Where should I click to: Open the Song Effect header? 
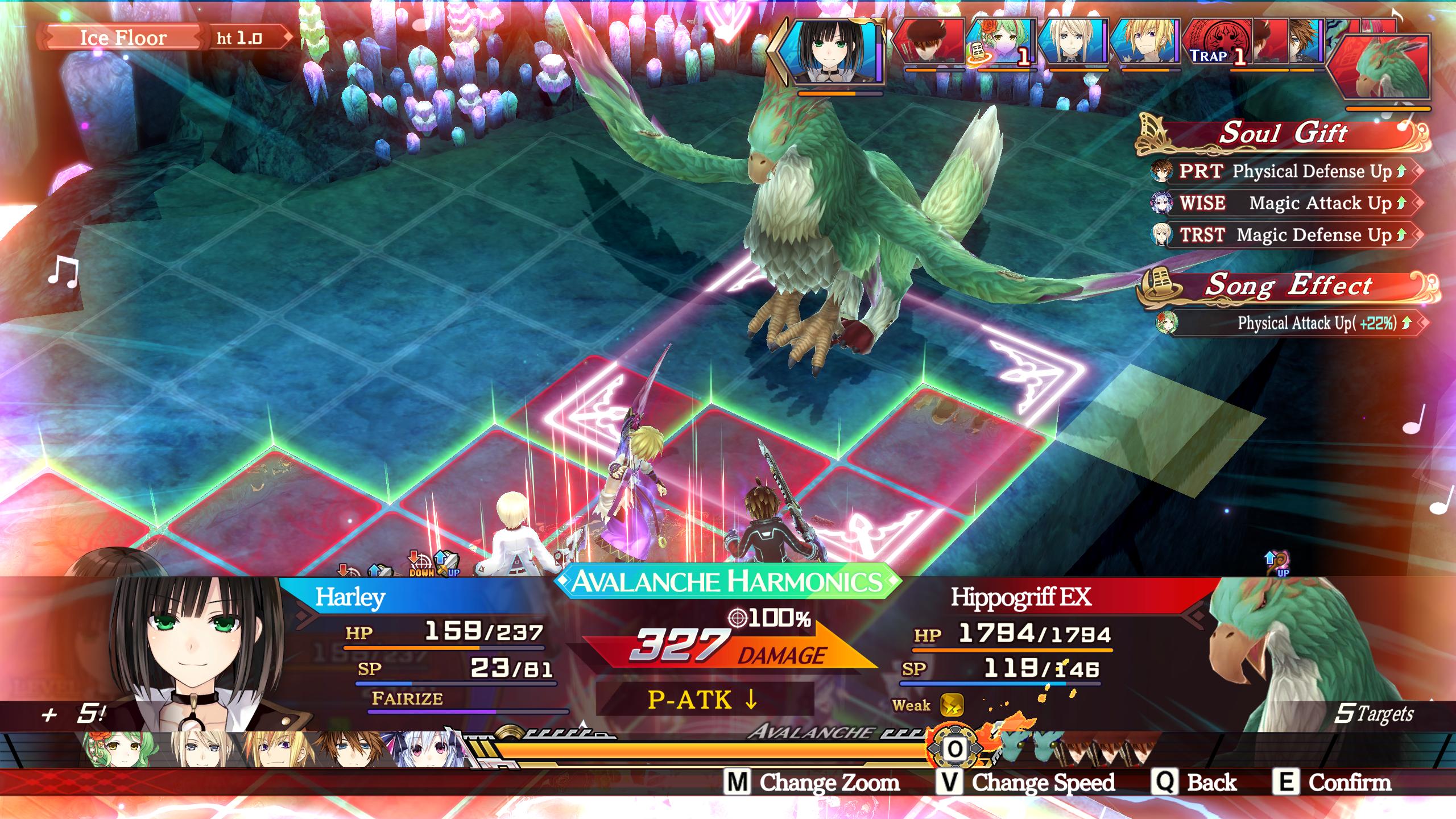pos(1288,286)
